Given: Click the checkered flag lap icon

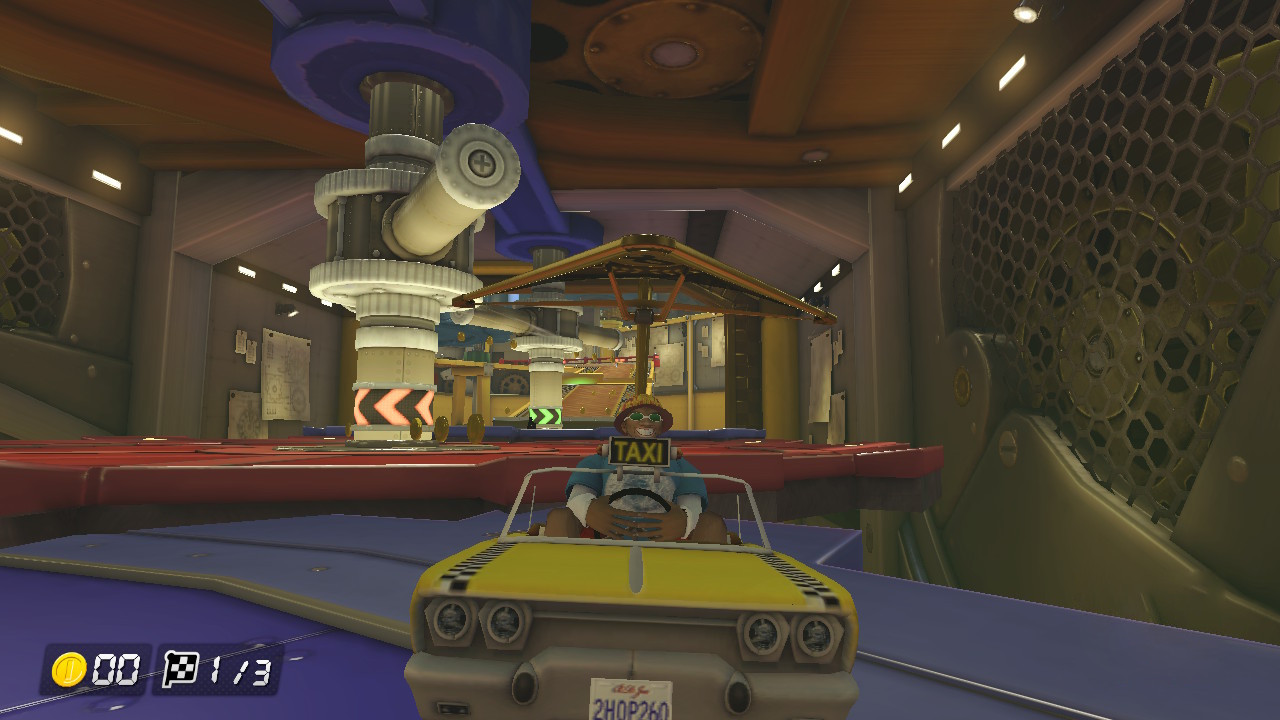Looking at the screenshot, I should 180,668.
